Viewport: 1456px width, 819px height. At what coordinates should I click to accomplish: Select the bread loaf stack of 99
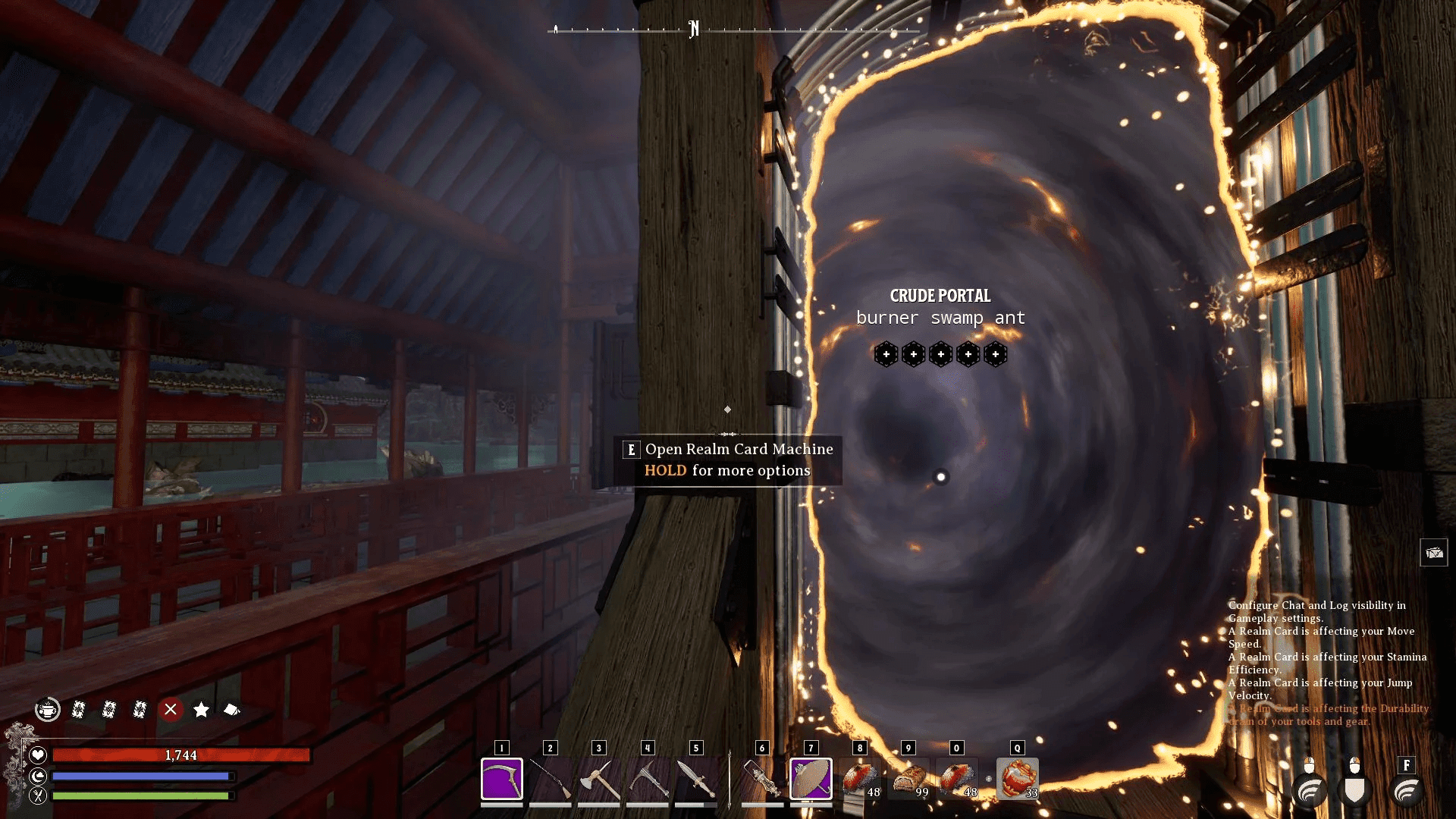pyautogui.click(x=908, y=779)
